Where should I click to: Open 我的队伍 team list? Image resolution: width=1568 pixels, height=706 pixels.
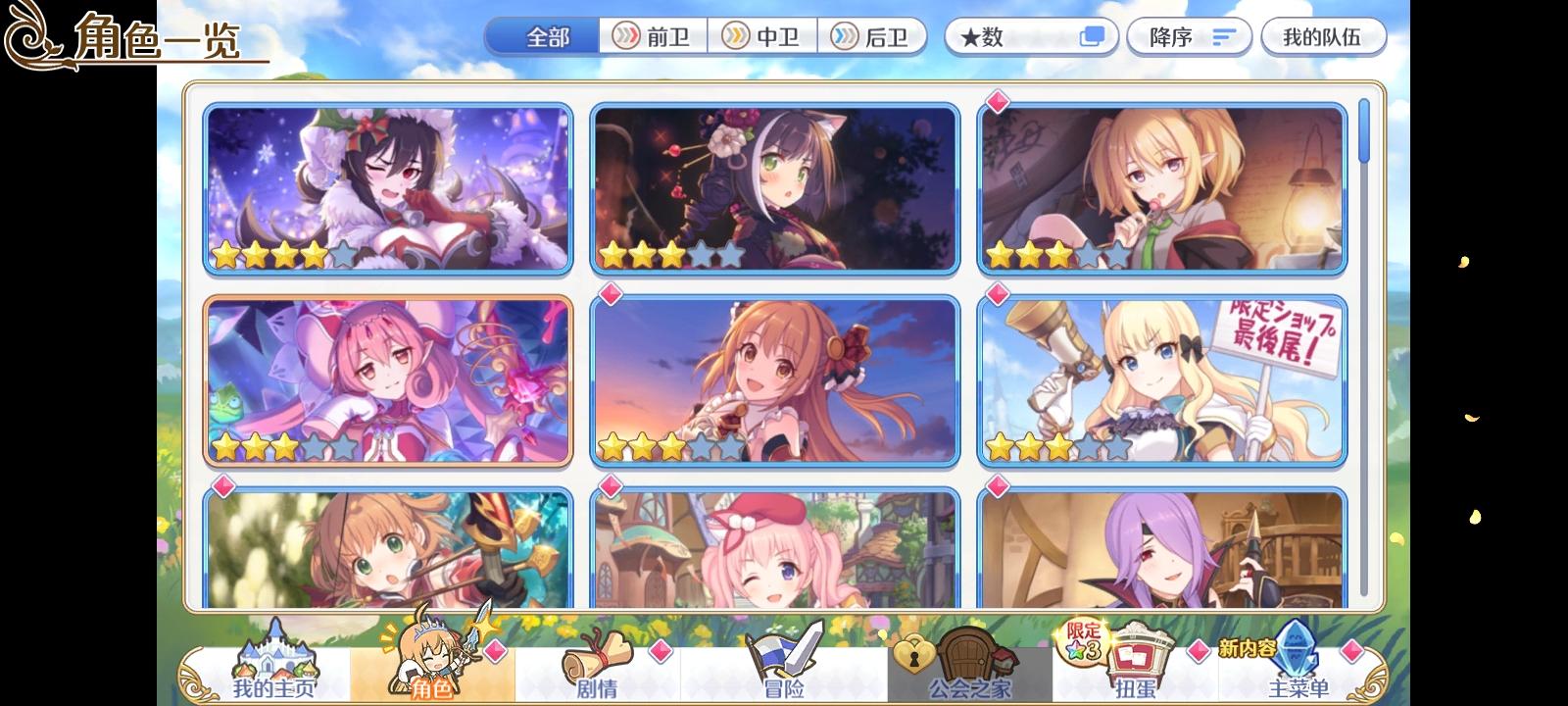pyautogui.click(x=1323, y=36)
